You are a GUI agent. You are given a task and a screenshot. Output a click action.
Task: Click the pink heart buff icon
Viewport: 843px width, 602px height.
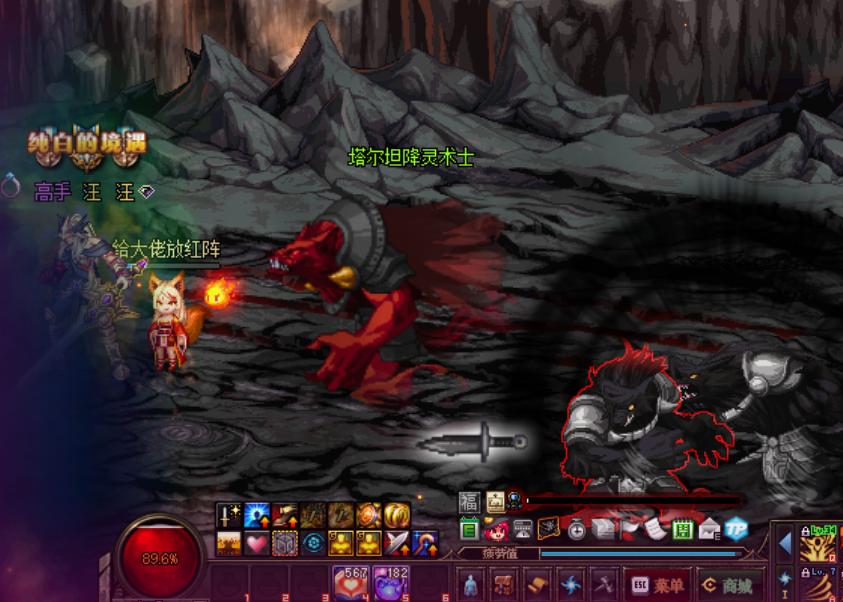pos(256,543)
